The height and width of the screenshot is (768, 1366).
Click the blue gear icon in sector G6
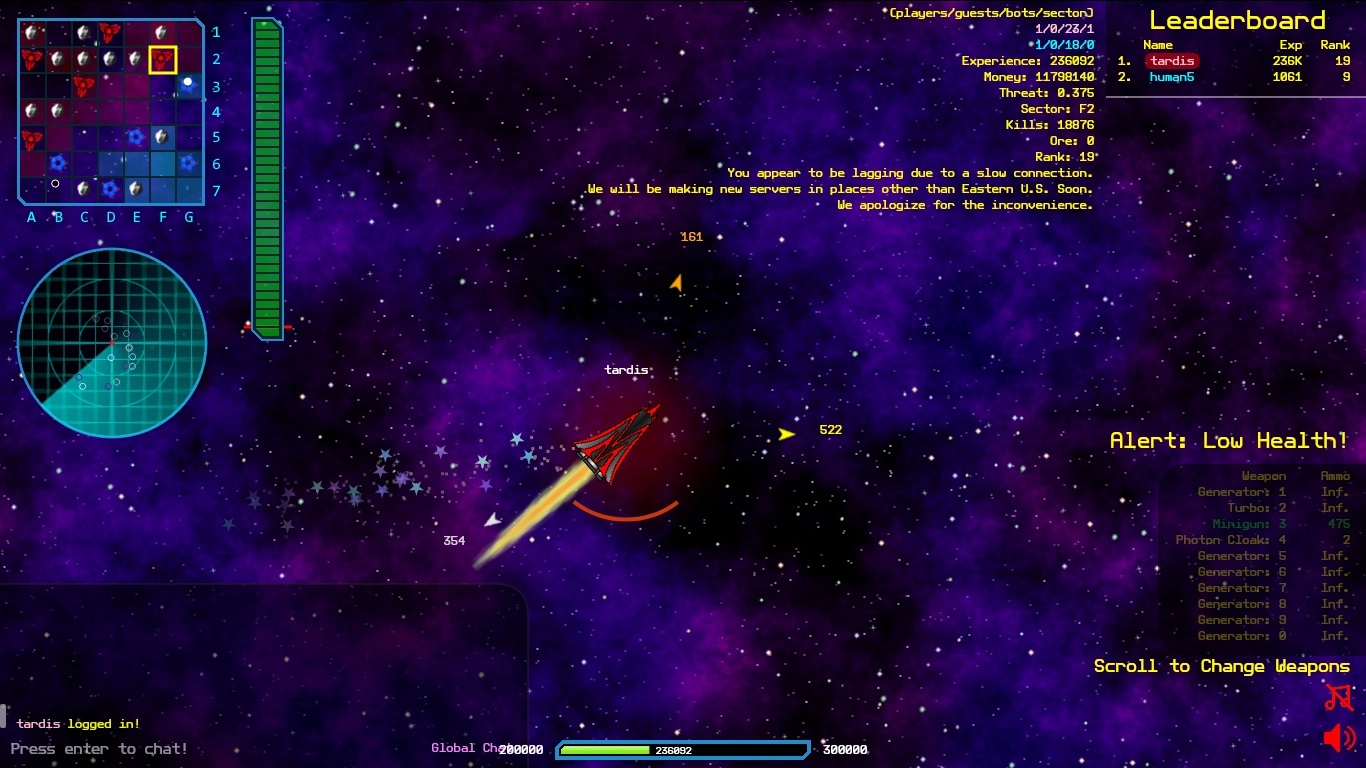pos(188,163)
